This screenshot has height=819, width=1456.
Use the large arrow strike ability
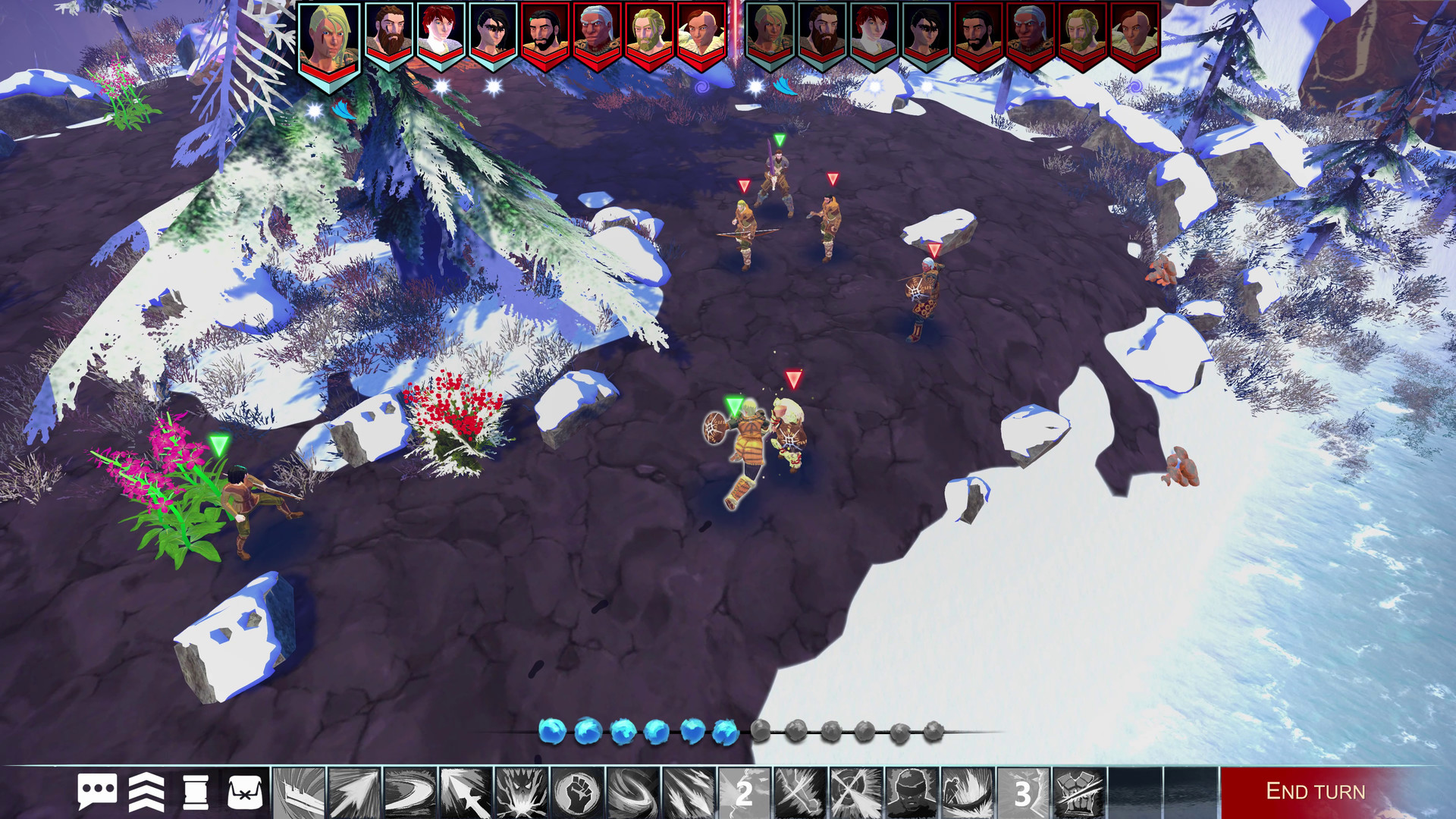354,793
